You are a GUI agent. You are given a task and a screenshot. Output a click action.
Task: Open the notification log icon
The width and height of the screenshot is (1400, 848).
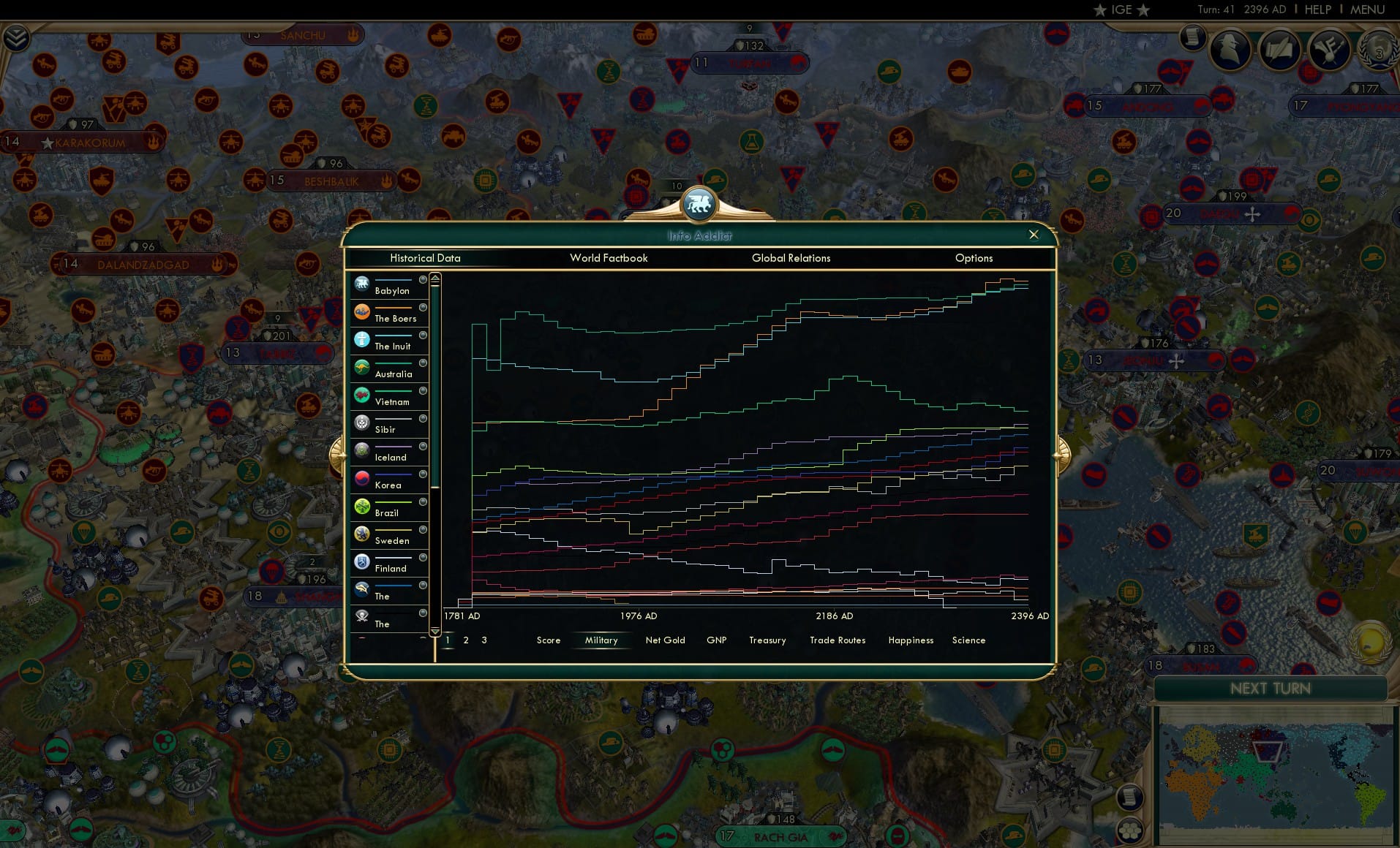point(1194,37)
